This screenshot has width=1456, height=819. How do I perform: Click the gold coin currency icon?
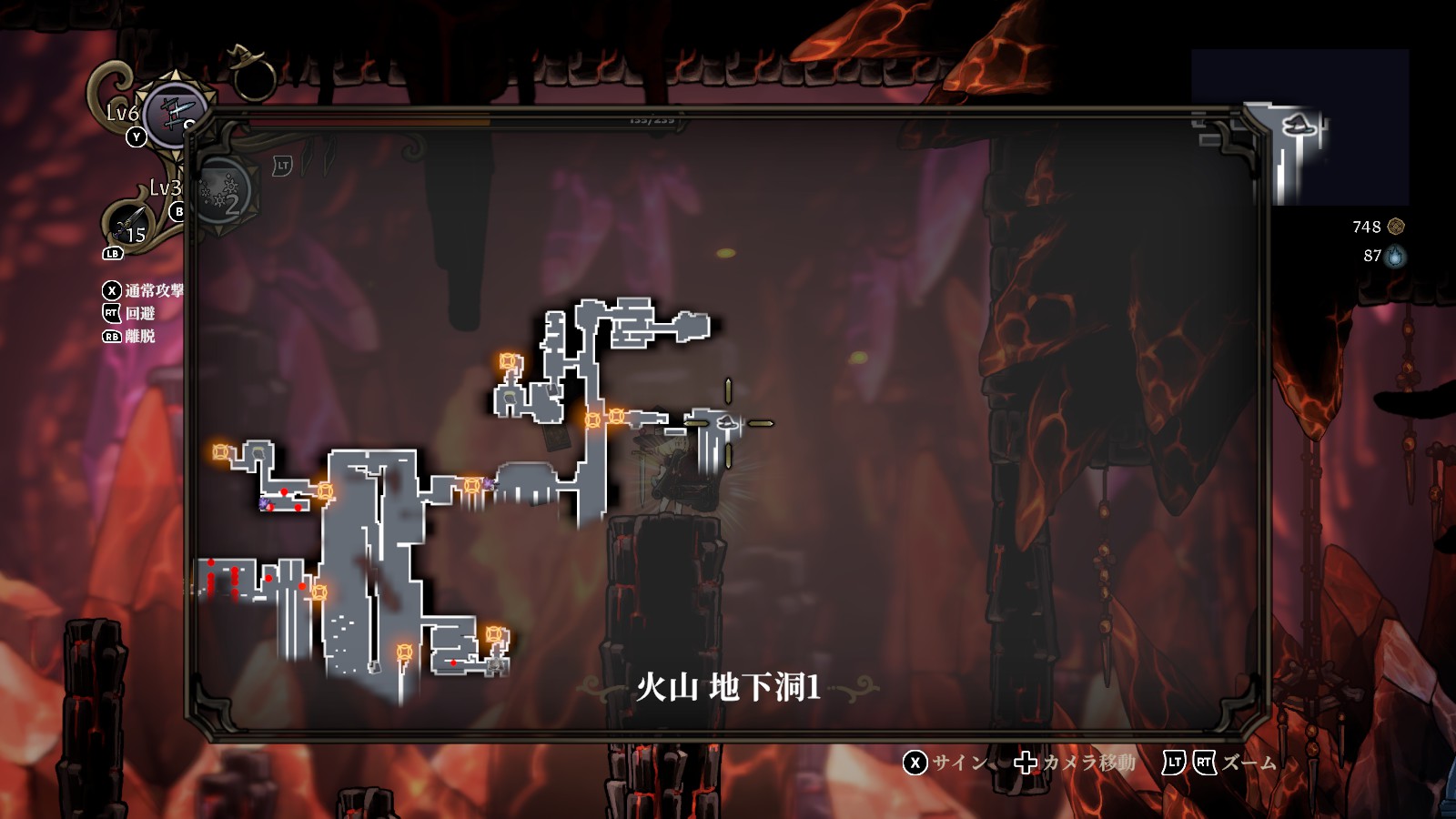[1396, 227]
